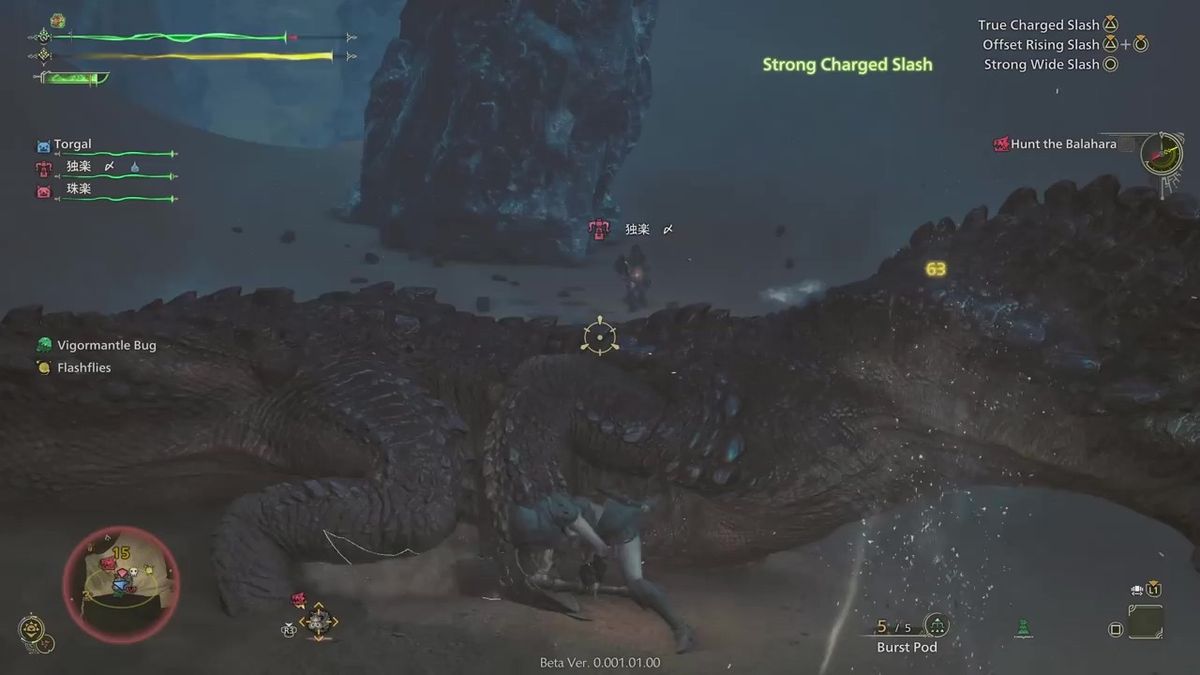Click the green pine tree status icon
Screen dimensions: 1200x675
[1022, 629]
